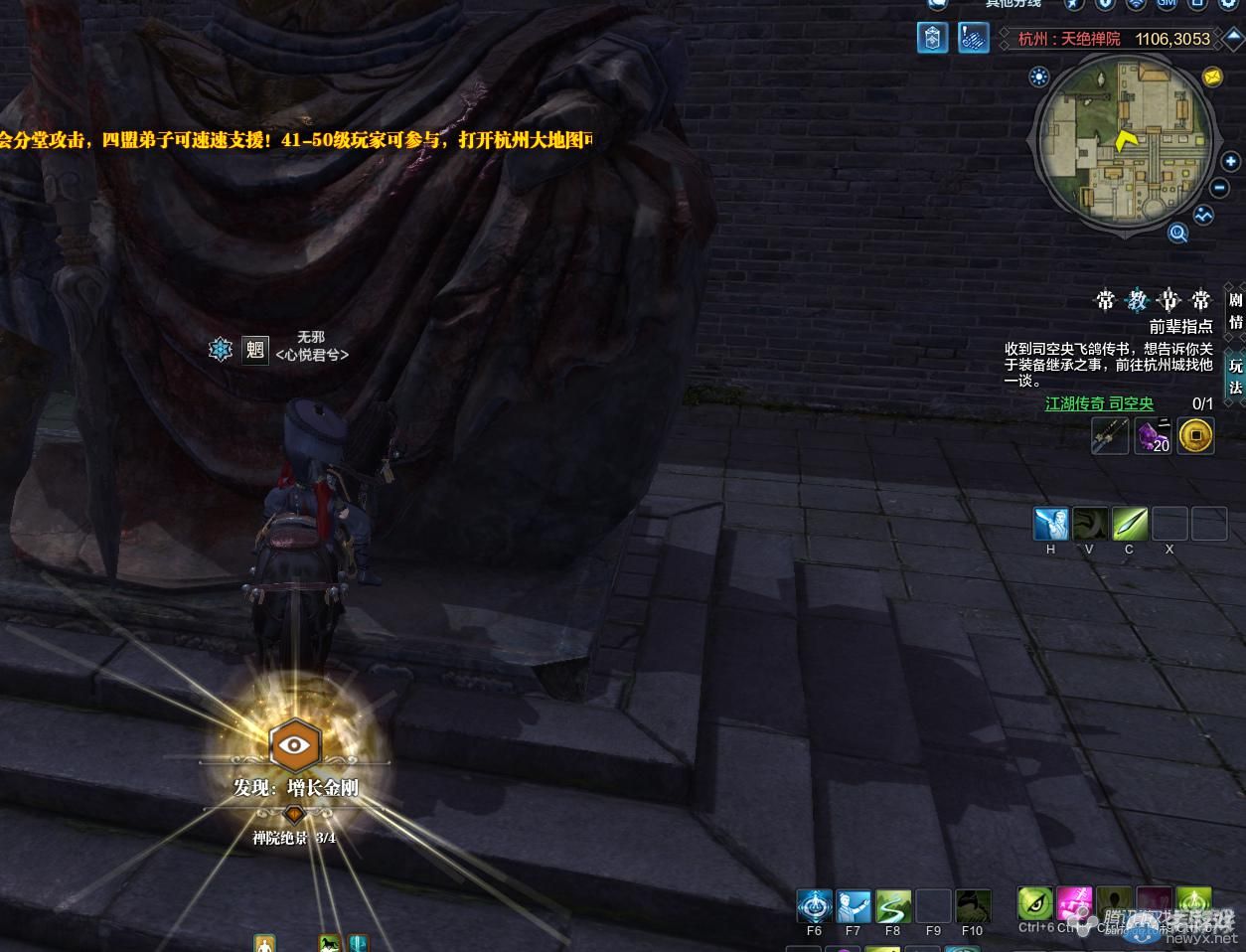Follow the 江湖传奇 司空央 quest link

tap(1099, 403)
